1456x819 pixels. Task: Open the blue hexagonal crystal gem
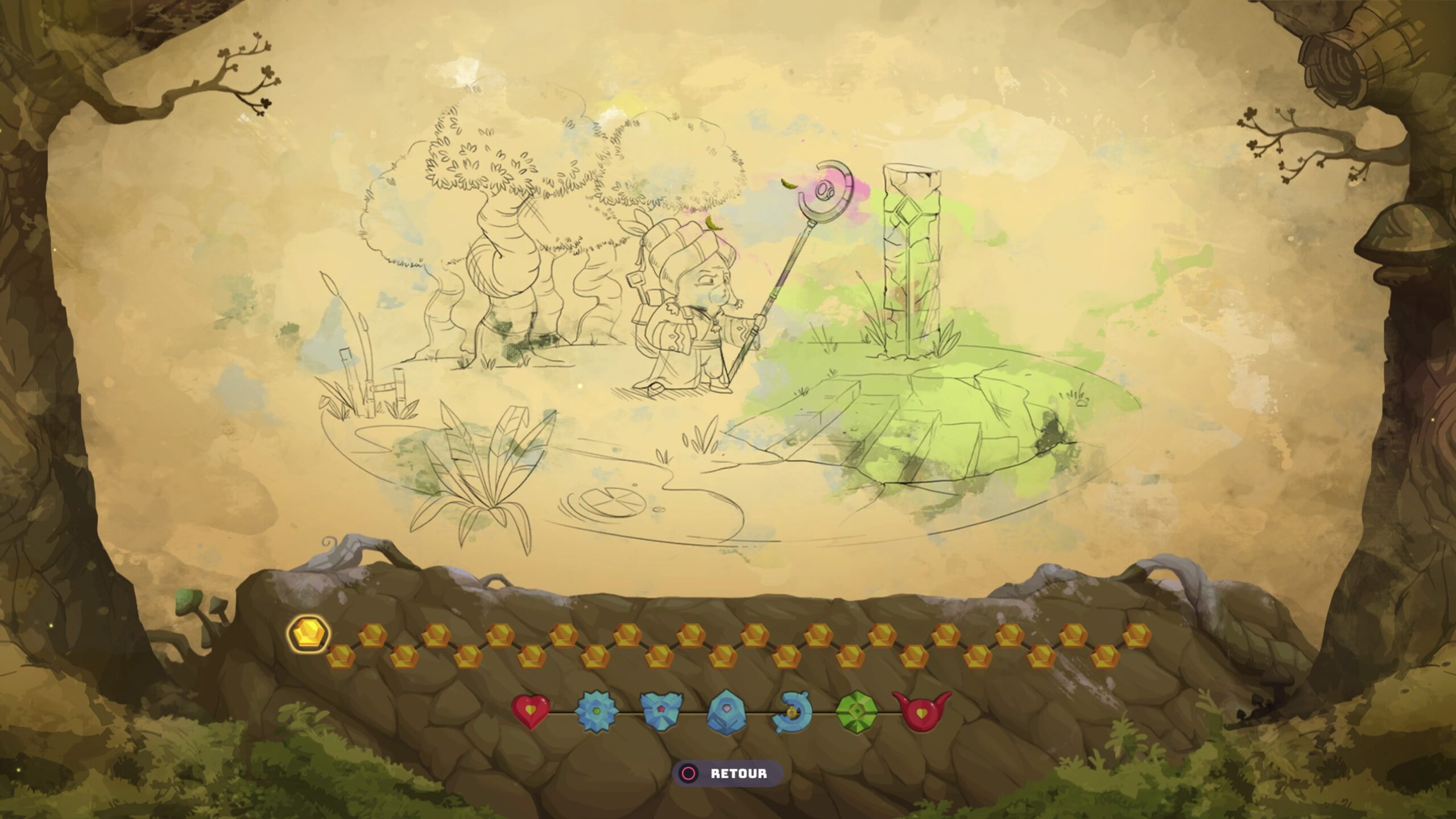click(726, 712)
